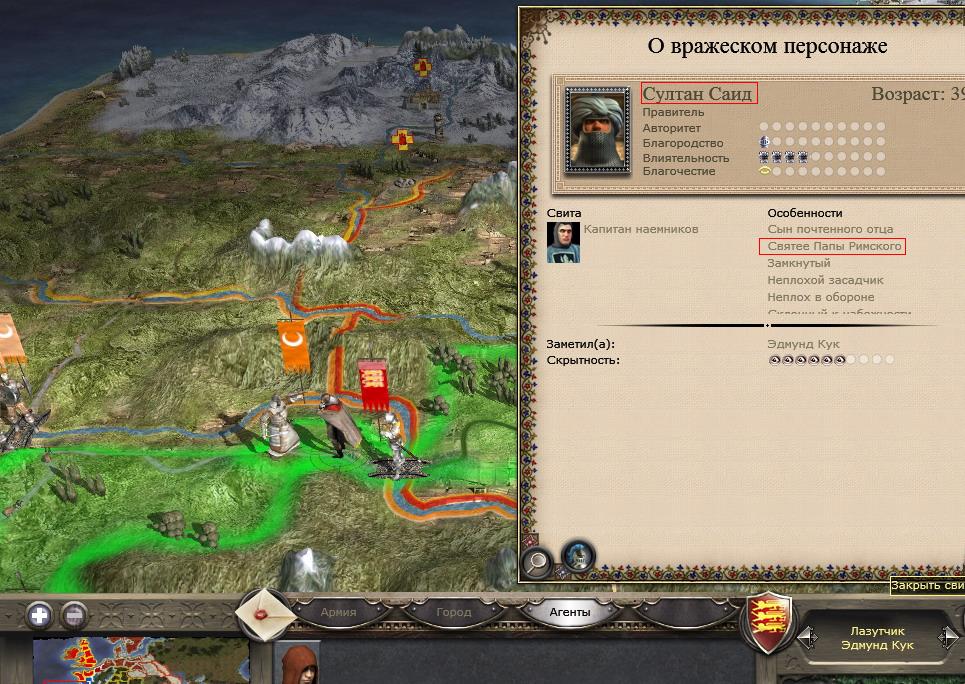
Task: Choose the trait Сын почтенного отца
Action: pos(830,229)
